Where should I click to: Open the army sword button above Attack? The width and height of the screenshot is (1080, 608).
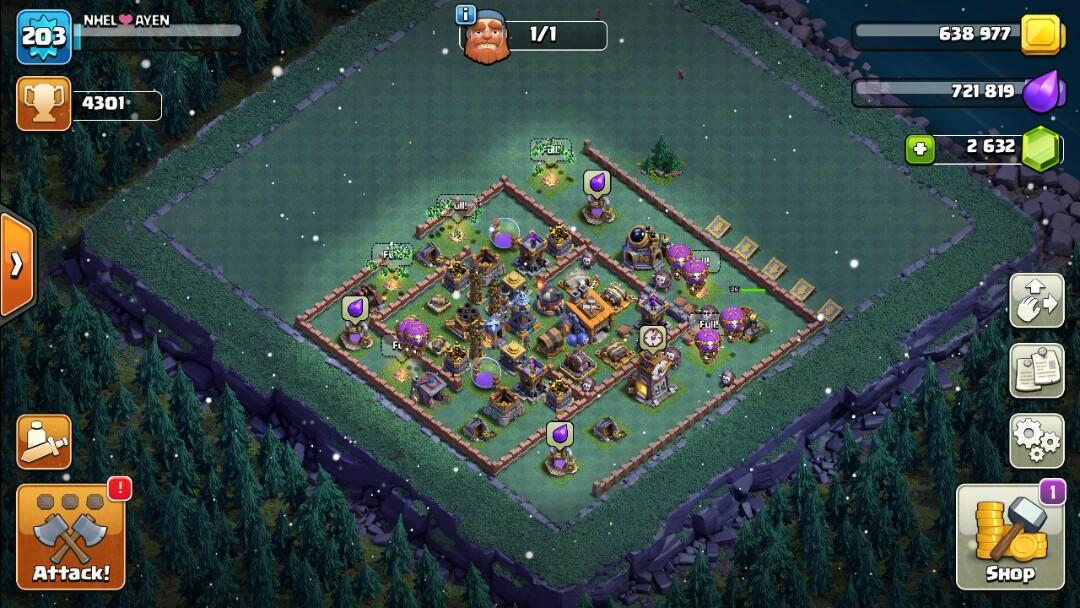tap(44, 441)
